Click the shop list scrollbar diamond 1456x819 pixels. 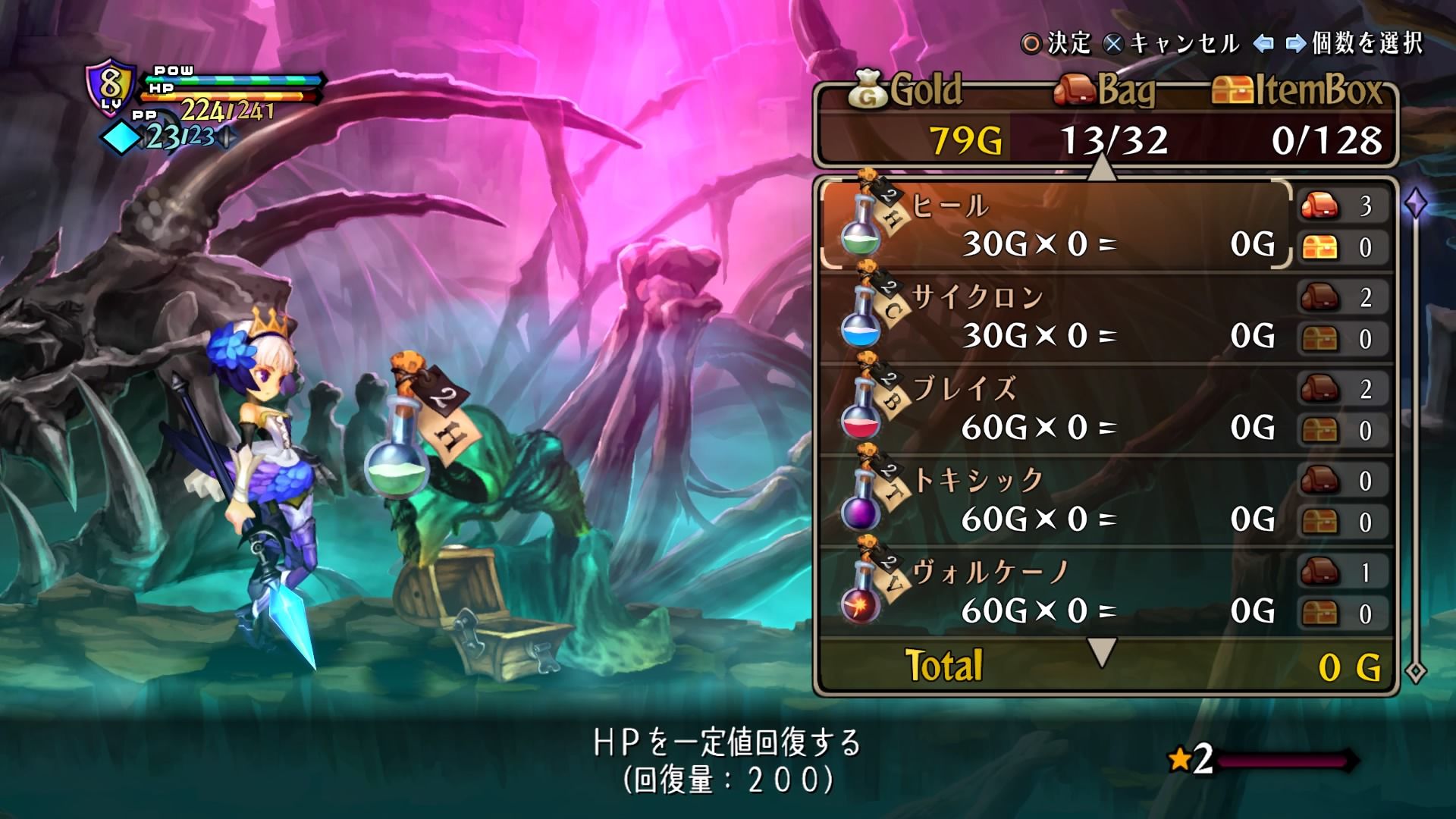[1416, 203]
